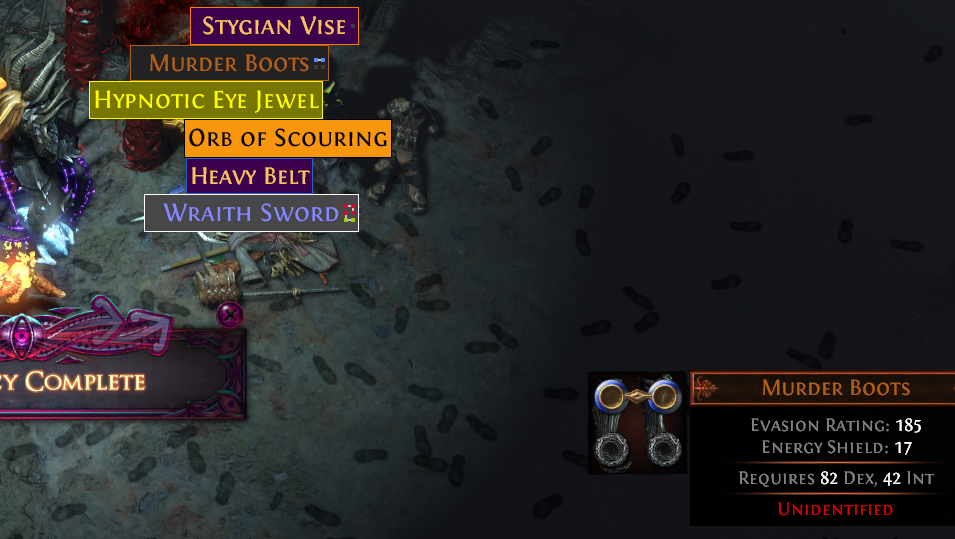Pick up the Stygian Vise label
The height and width of the screenshot is (539, 955).
click(x=274, y=26)
